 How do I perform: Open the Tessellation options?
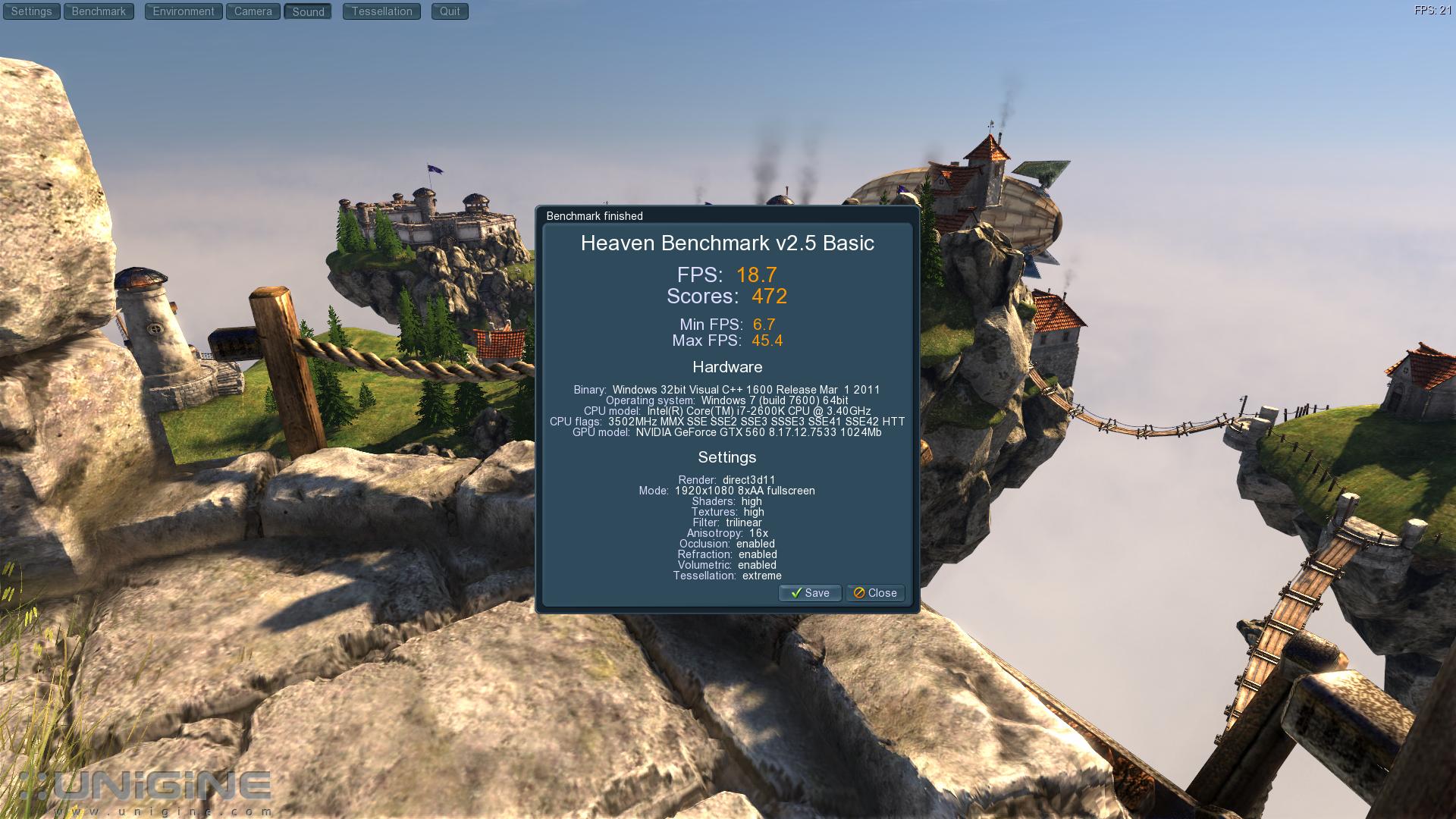(381, 11)
